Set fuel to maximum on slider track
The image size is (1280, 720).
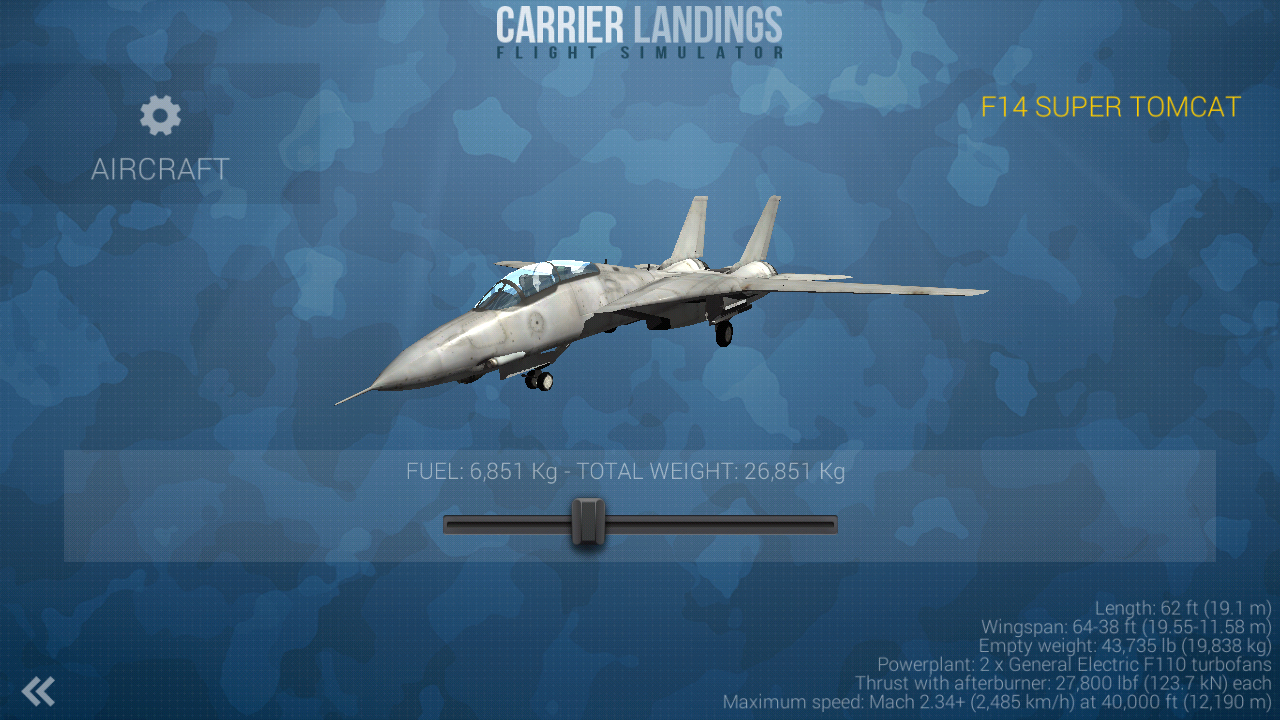[x=831, y=524]
